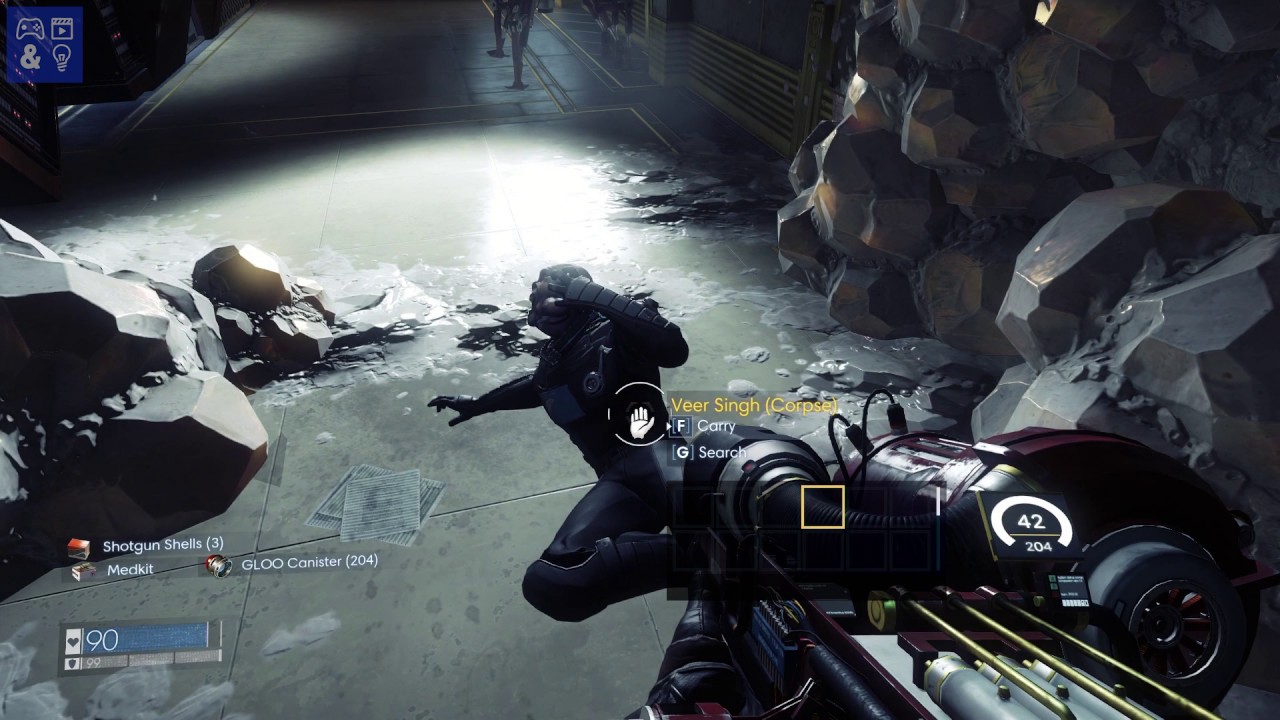The image size is (1280, 720).
Task: Select the Search option for the corpse
Action: [x=710, y=452]
